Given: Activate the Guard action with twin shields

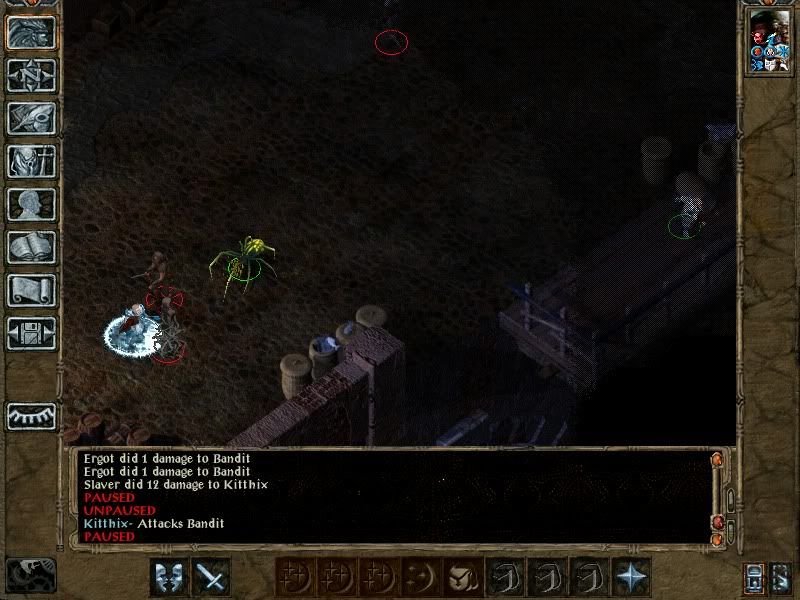Looking at the screenshot, I should (x=169, y=577).
